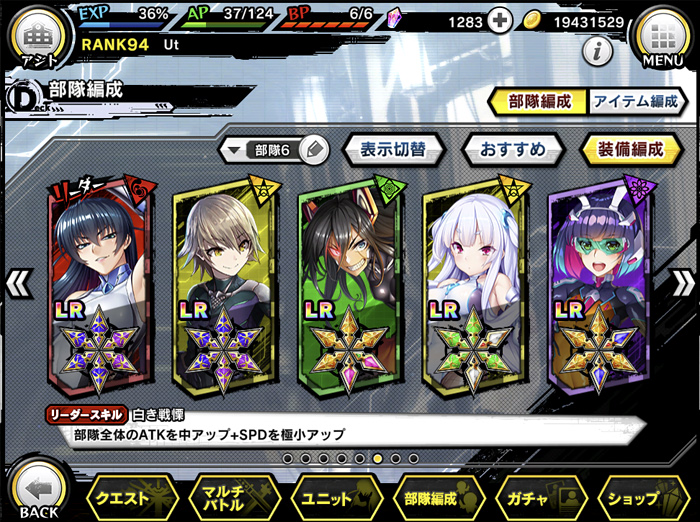Screen dimensions: 700x522
Task: Choose the おすすめ recommend button
Action: [x=512, y=150]
